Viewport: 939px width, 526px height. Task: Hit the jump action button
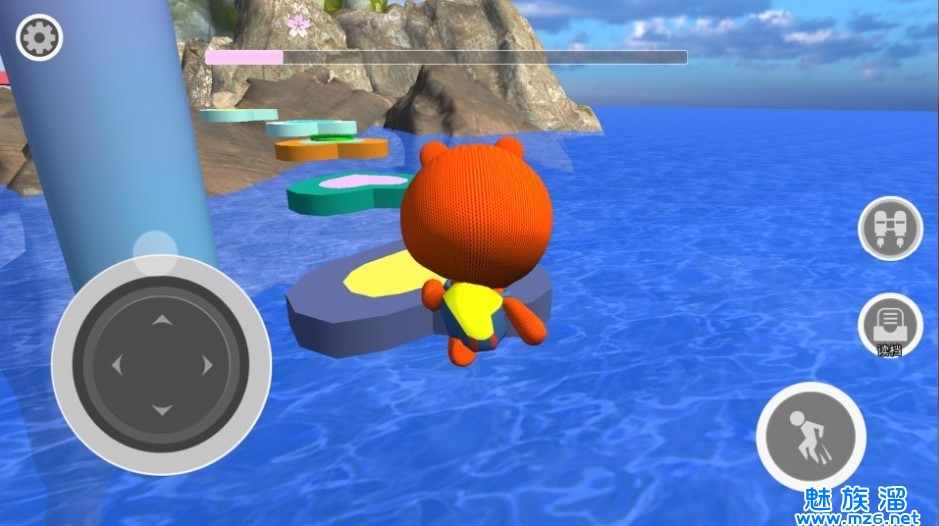pyautogui.click(x=810, y=436)
